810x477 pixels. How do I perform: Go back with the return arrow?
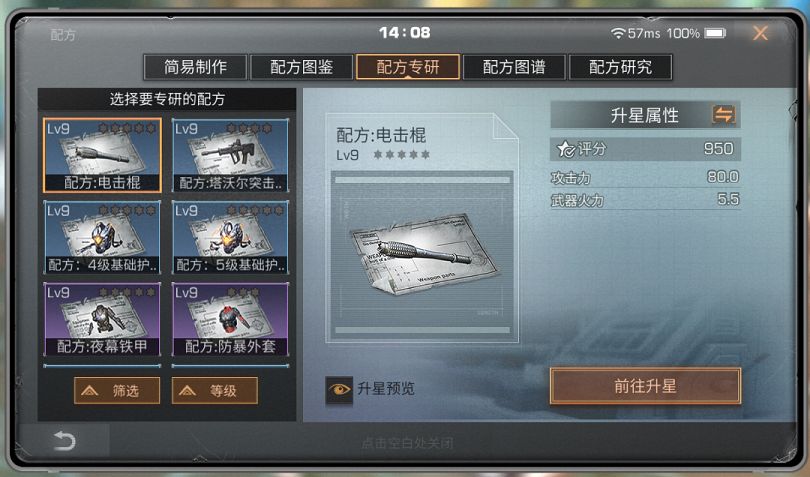click(65, 442)
